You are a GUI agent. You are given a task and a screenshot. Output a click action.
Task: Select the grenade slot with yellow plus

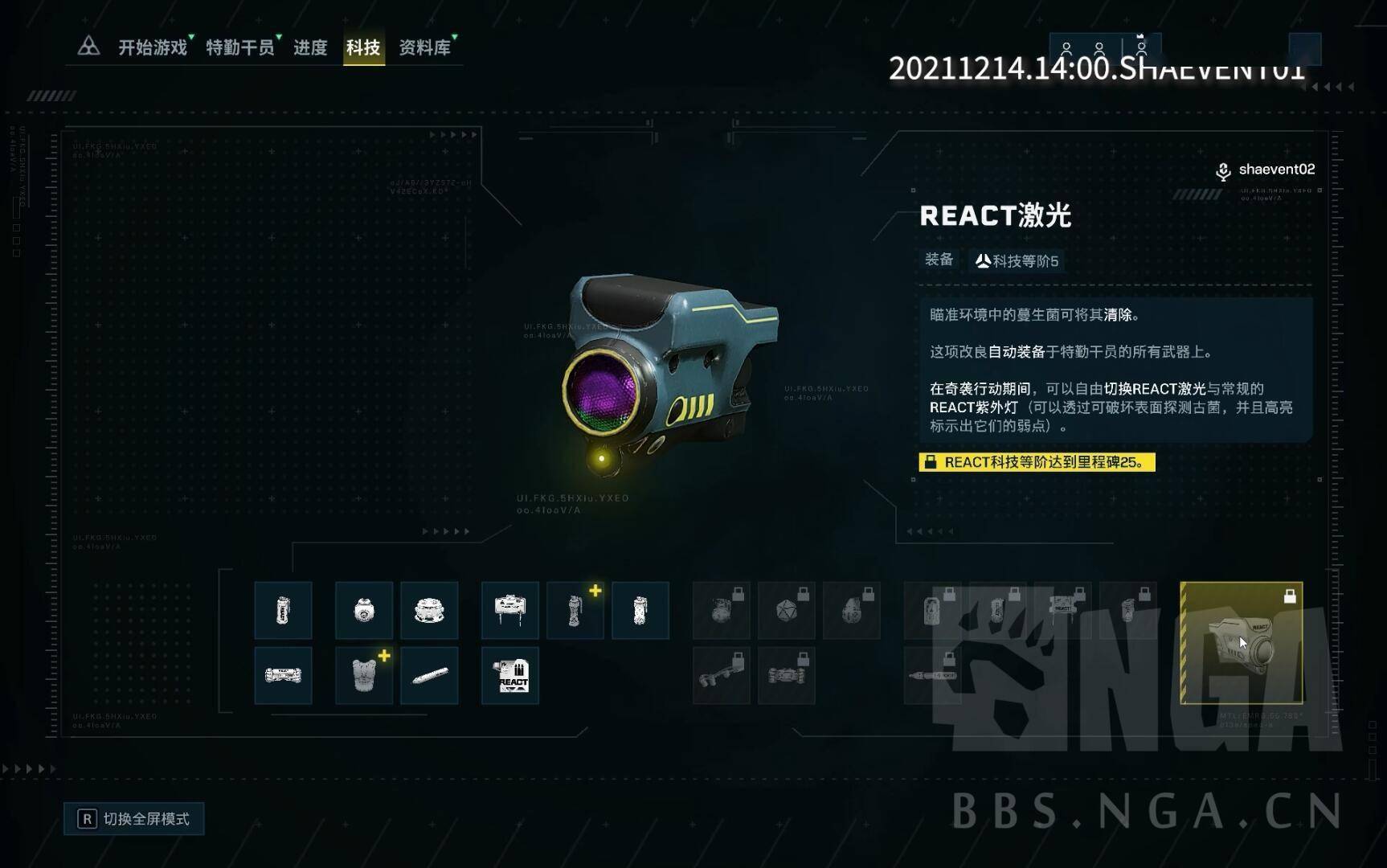tap(575, 611)
